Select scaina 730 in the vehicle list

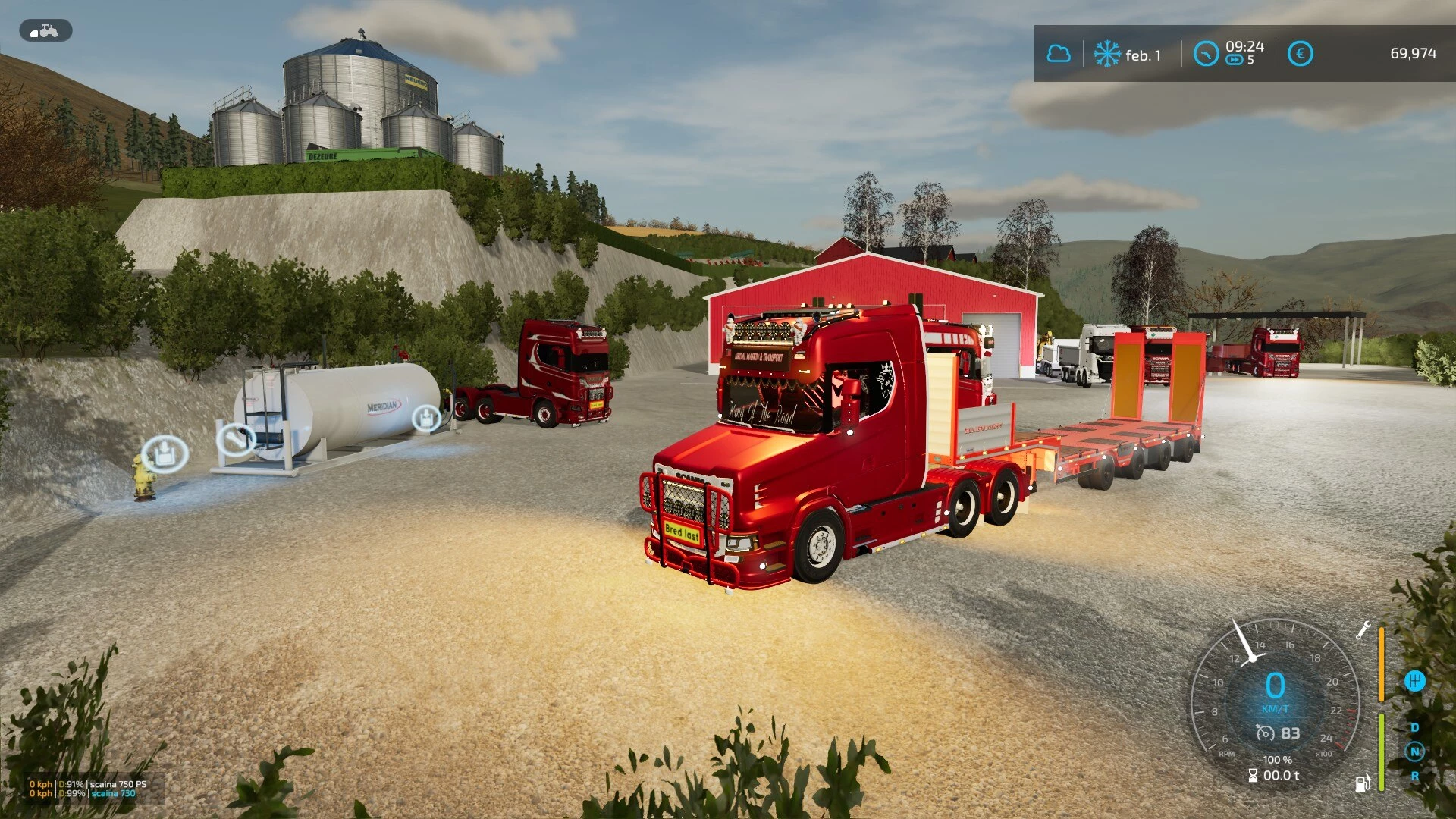tap(114, 793)
